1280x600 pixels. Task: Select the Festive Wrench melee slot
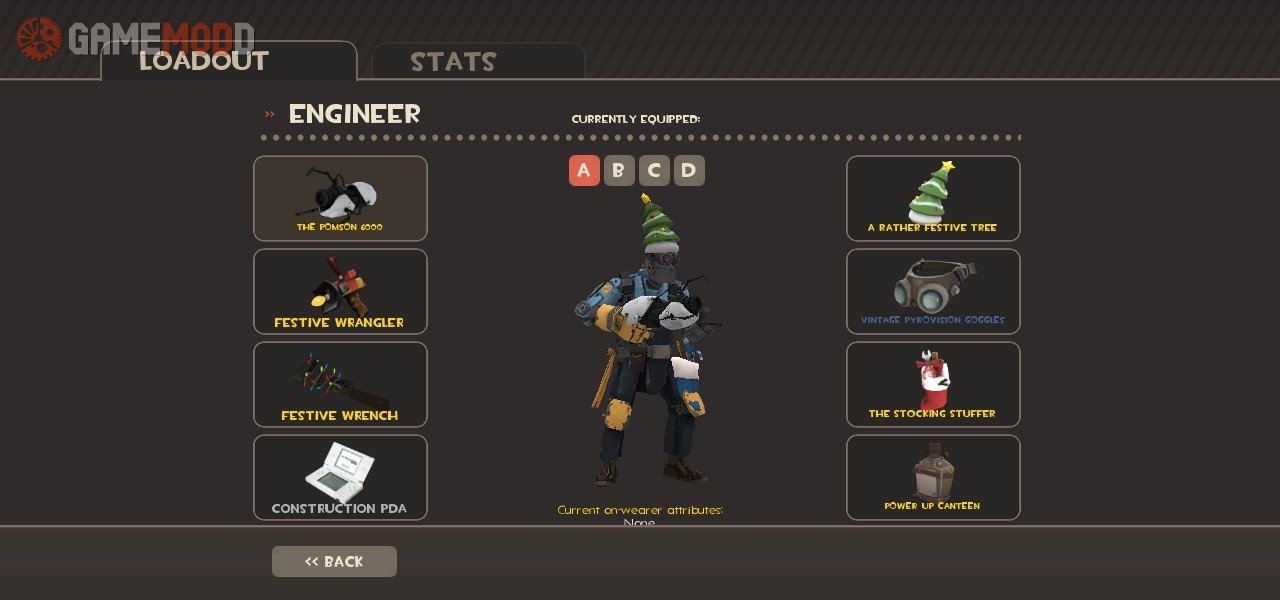tap(340, 384)
